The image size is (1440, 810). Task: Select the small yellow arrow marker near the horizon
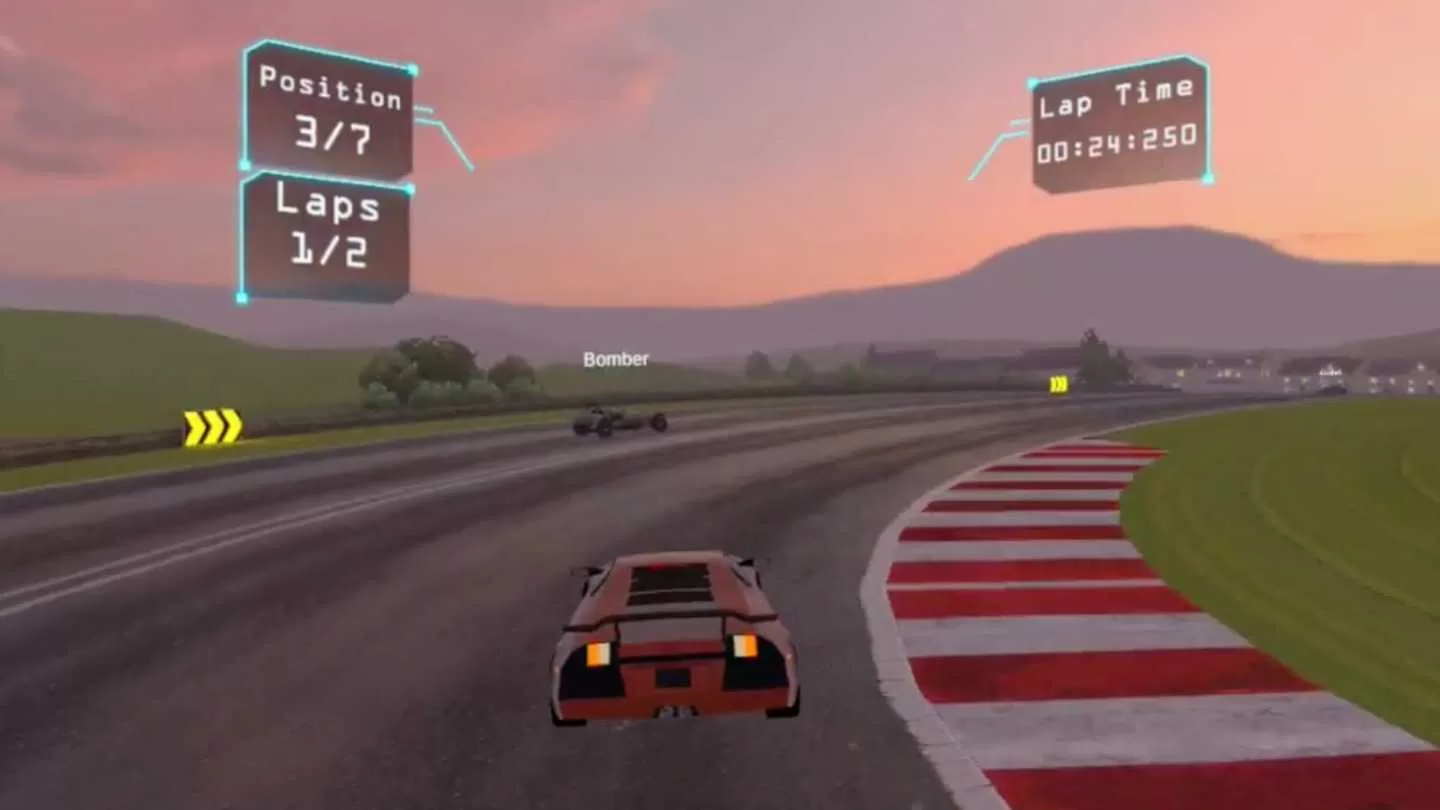[1060, 381]
